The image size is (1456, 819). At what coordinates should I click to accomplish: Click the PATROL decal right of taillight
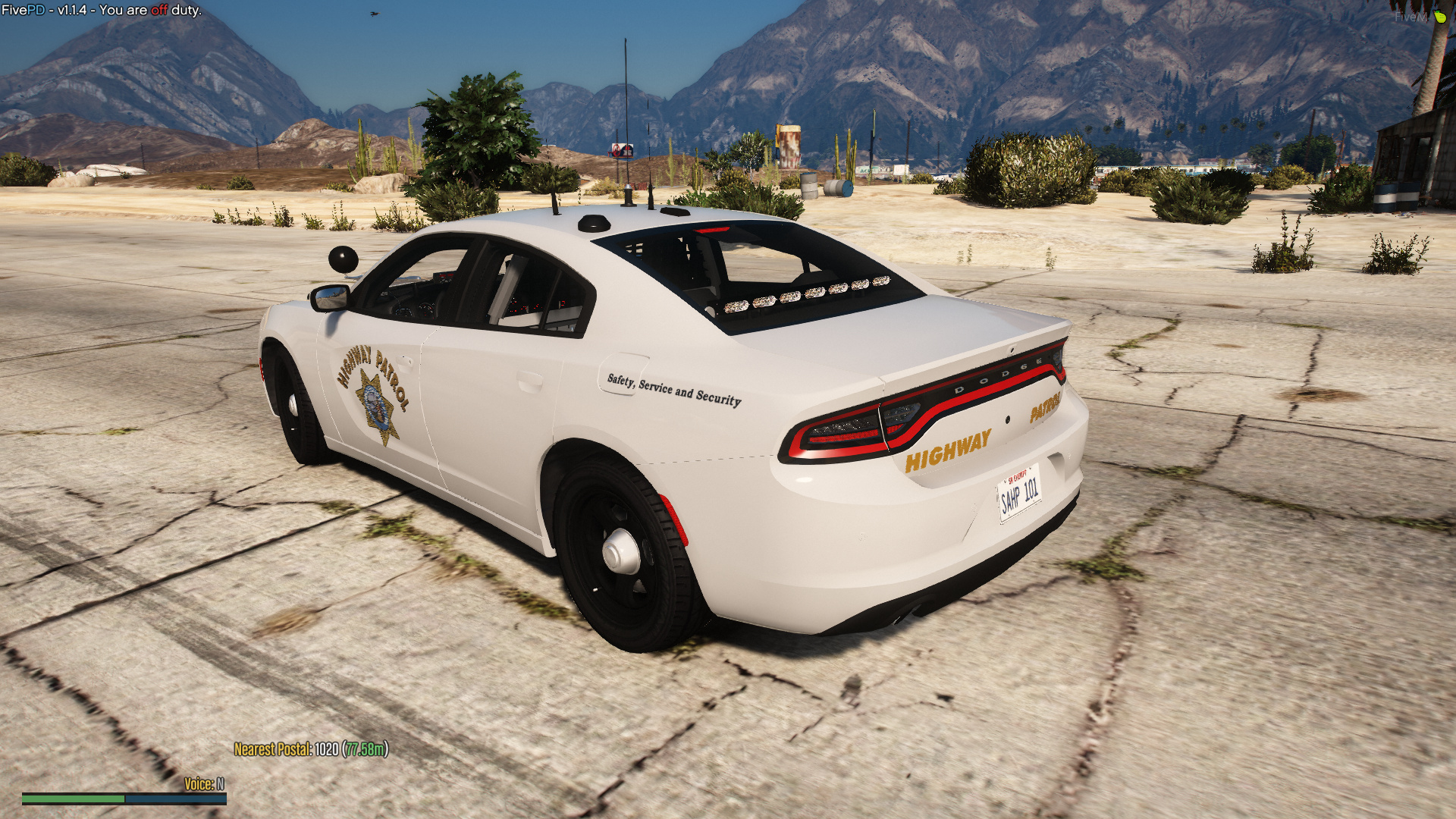pos(1043,414)
